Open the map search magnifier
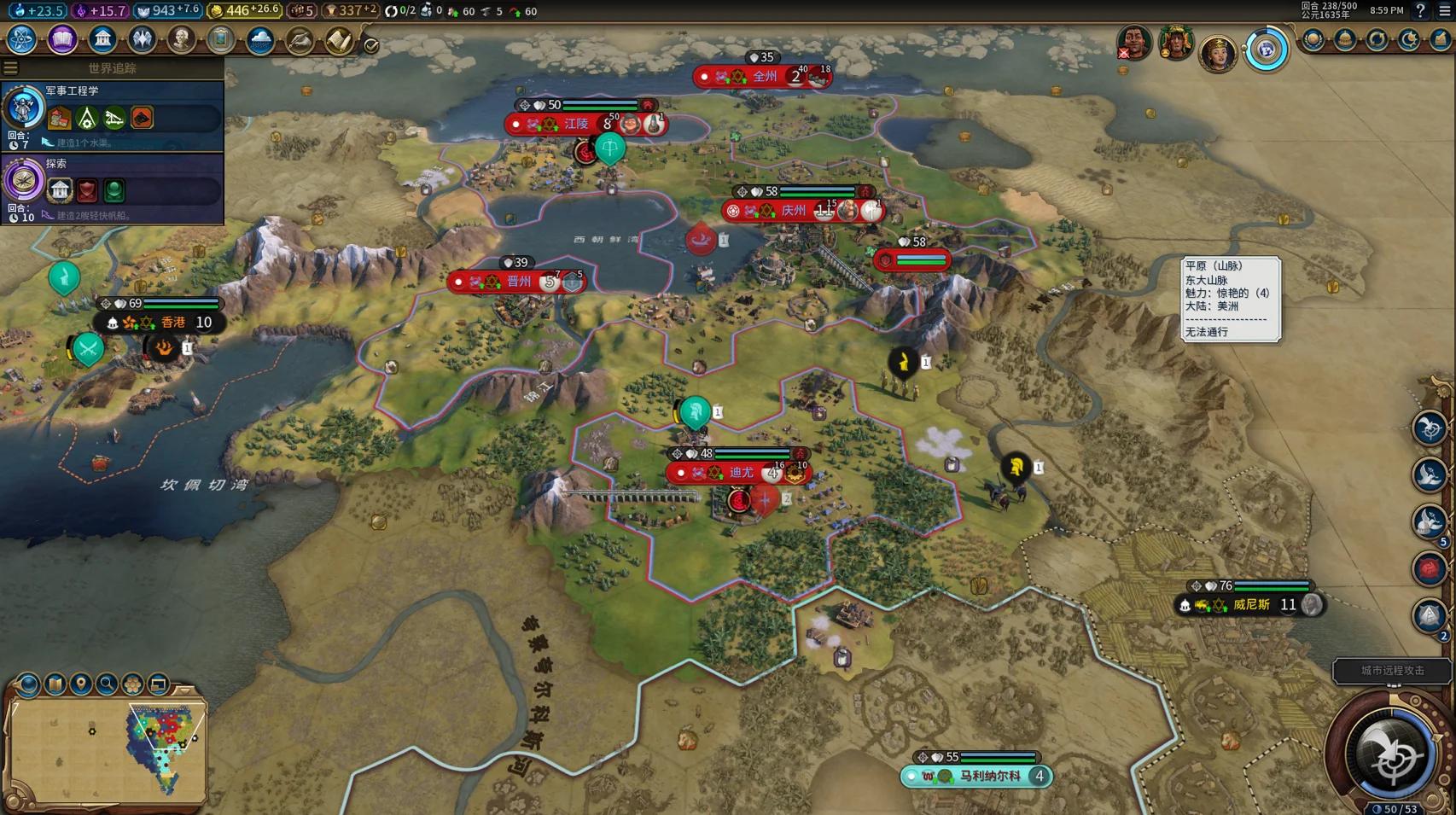Viewport: 1456px width, 815px height. point(107,684)
